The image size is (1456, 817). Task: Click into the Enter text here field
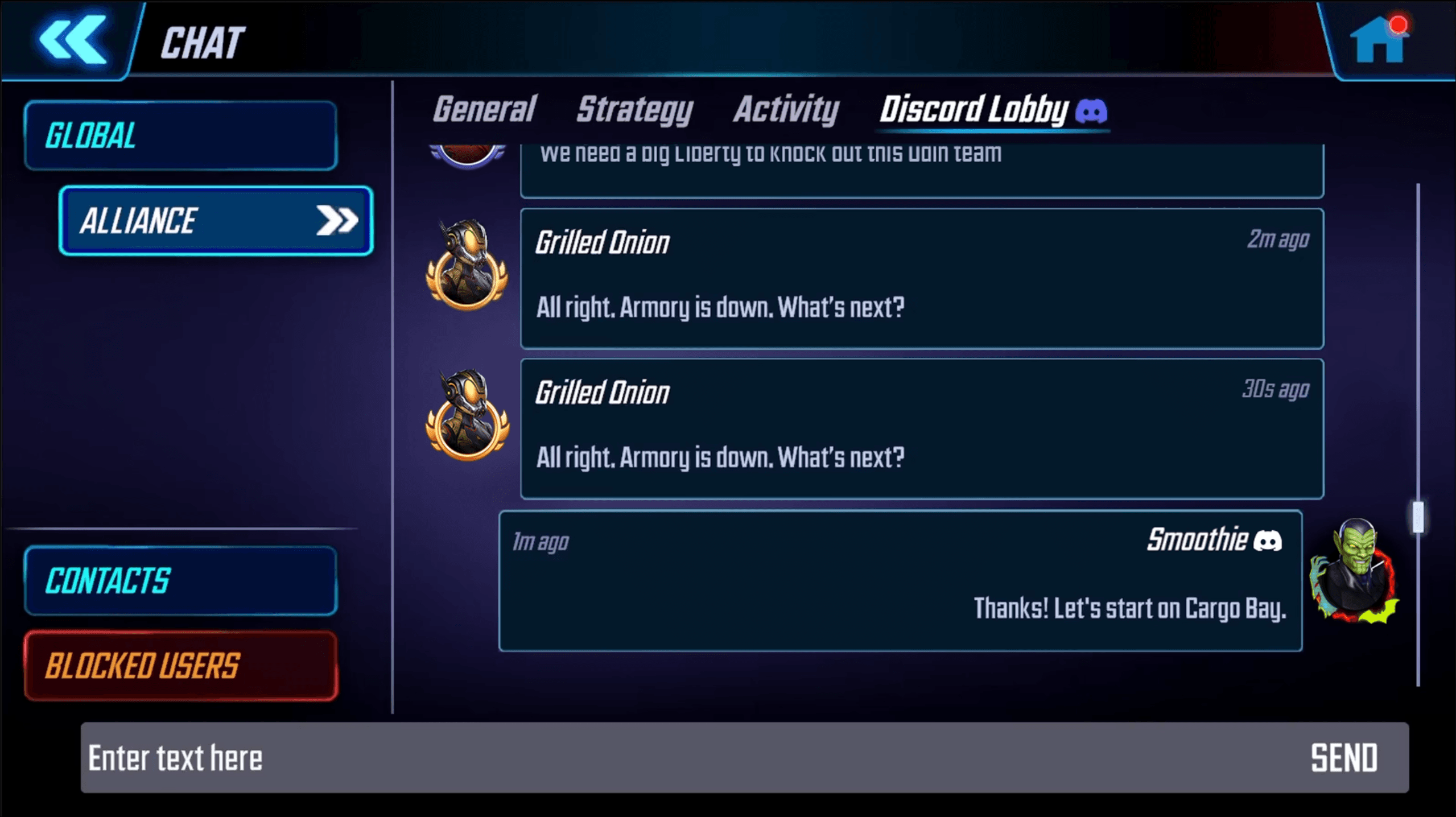(x=398, y=757)
